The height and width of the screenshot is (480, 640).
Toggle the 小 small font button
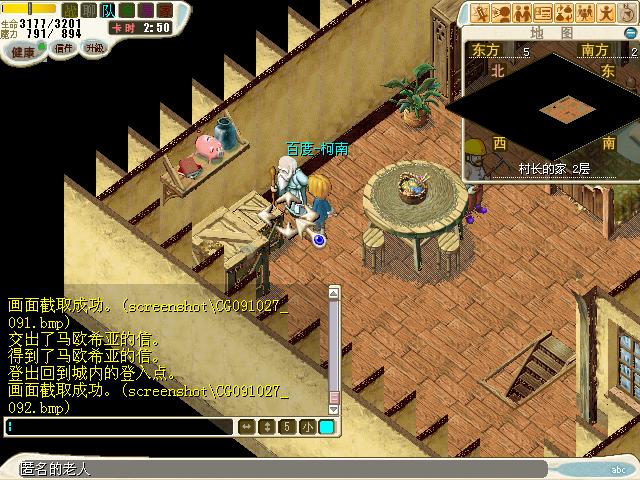click(306, 427)
